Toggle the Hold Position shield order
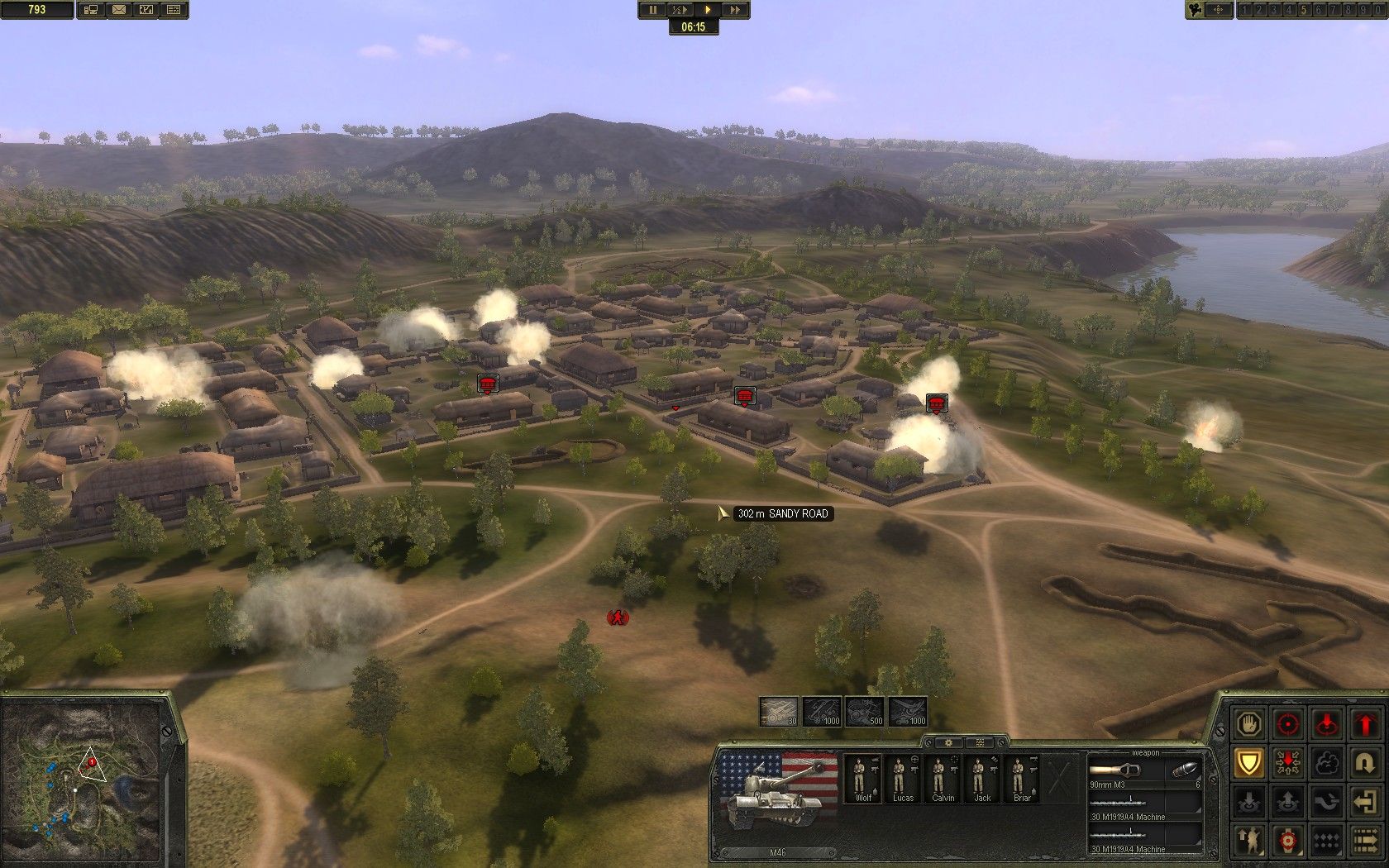Screen dimensions: 1389x868 pyautogui.click(x=1249, y=762)
